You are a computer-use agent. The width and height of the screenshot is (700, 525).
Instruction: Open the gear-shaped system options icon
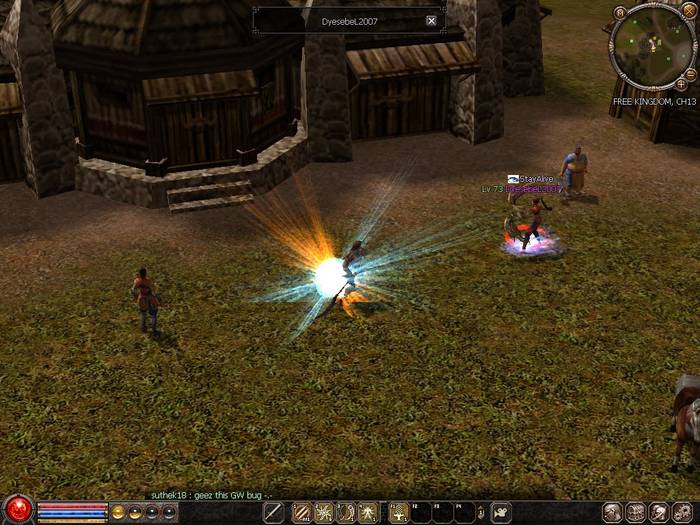(683, 512)
